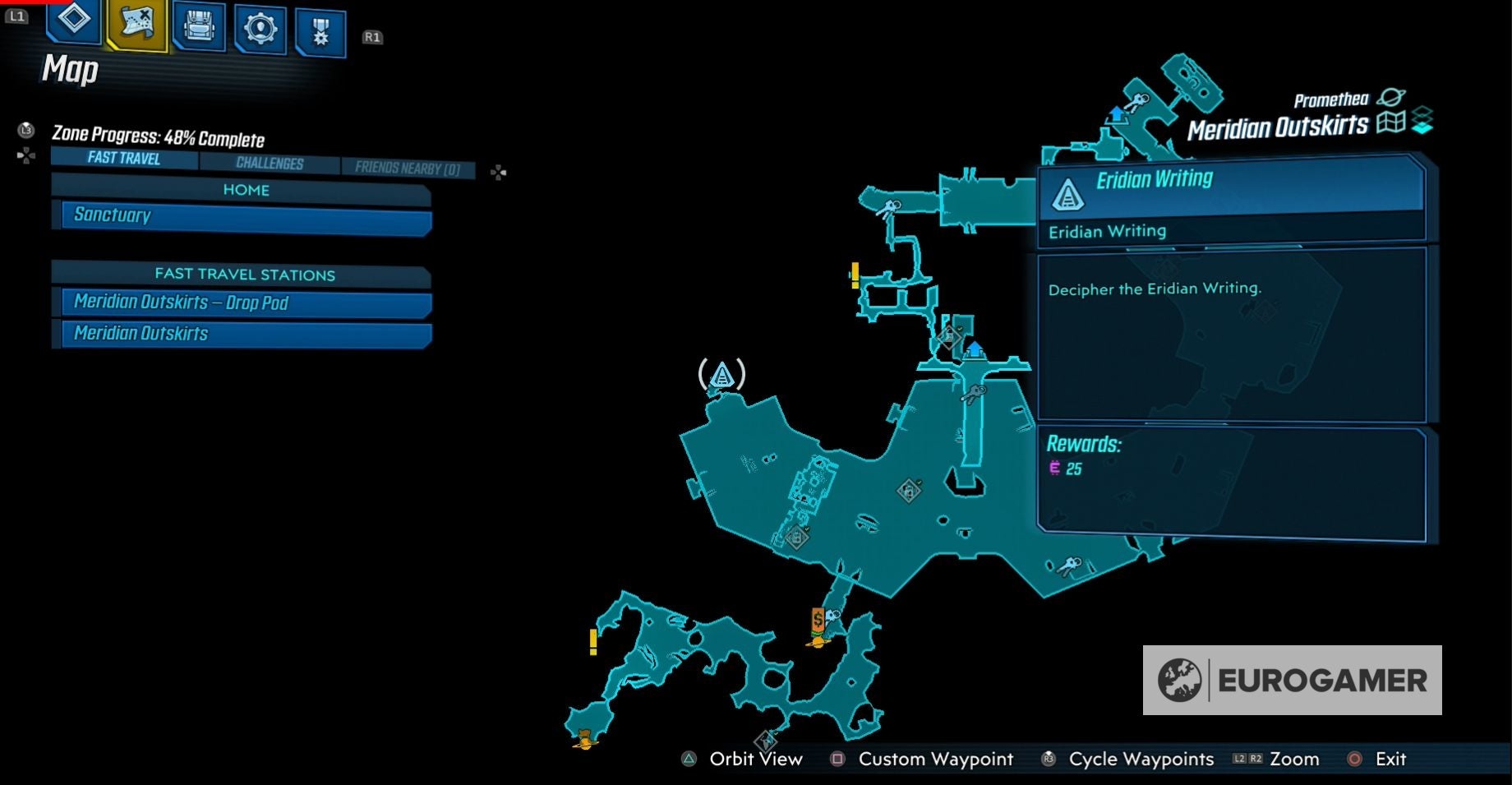Click the planet icon beside Promethea

[1390, 99]
